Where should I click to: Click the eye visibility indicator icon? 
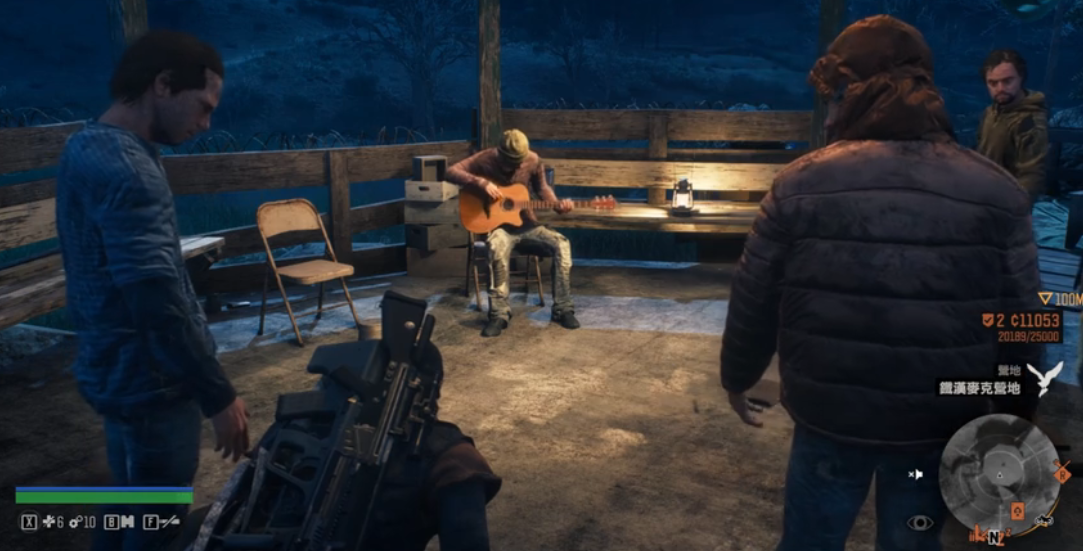(x=919, y=523)
